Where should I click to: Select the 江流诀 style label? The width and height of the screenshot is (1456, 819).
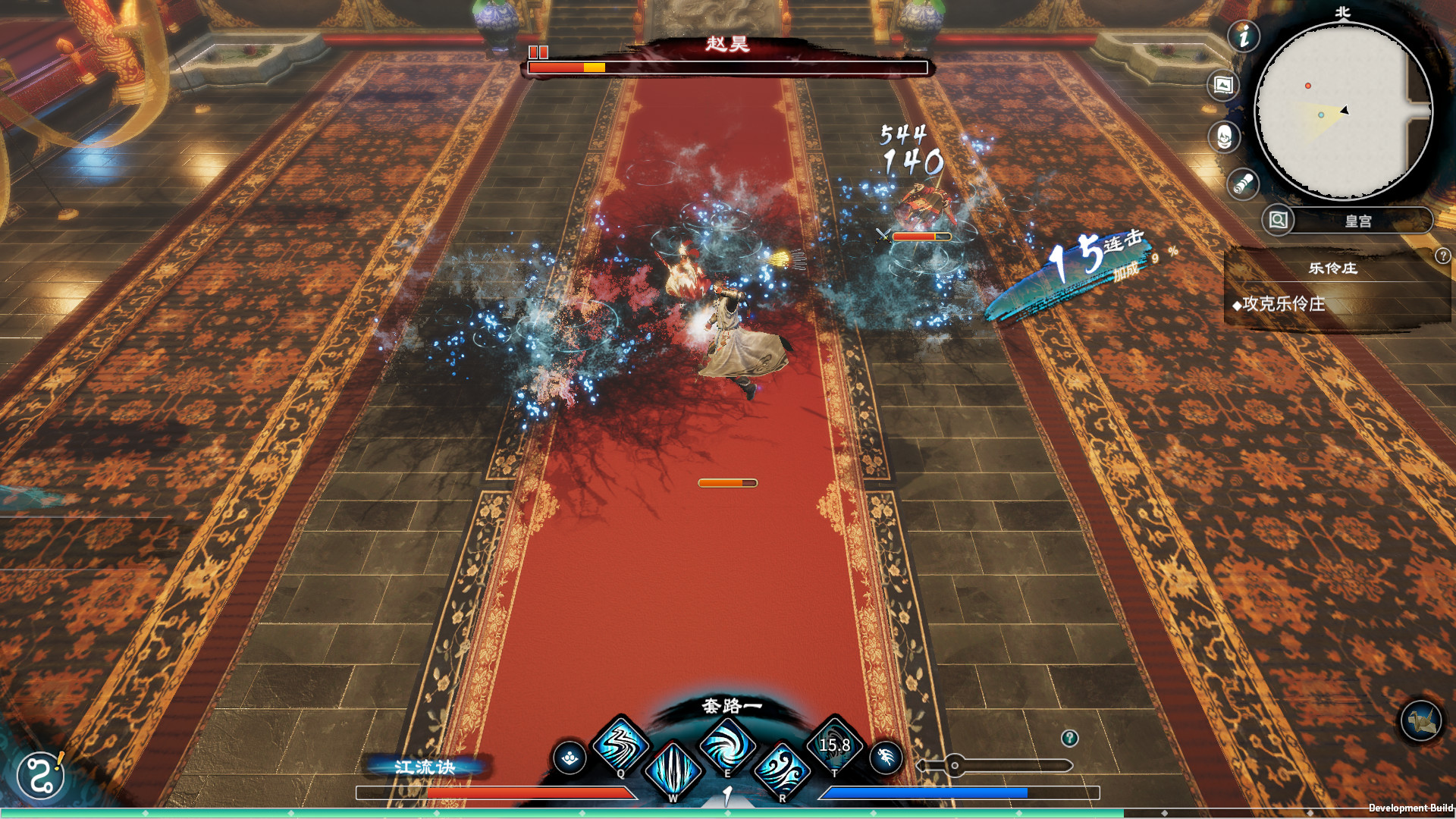coord(425,767)
